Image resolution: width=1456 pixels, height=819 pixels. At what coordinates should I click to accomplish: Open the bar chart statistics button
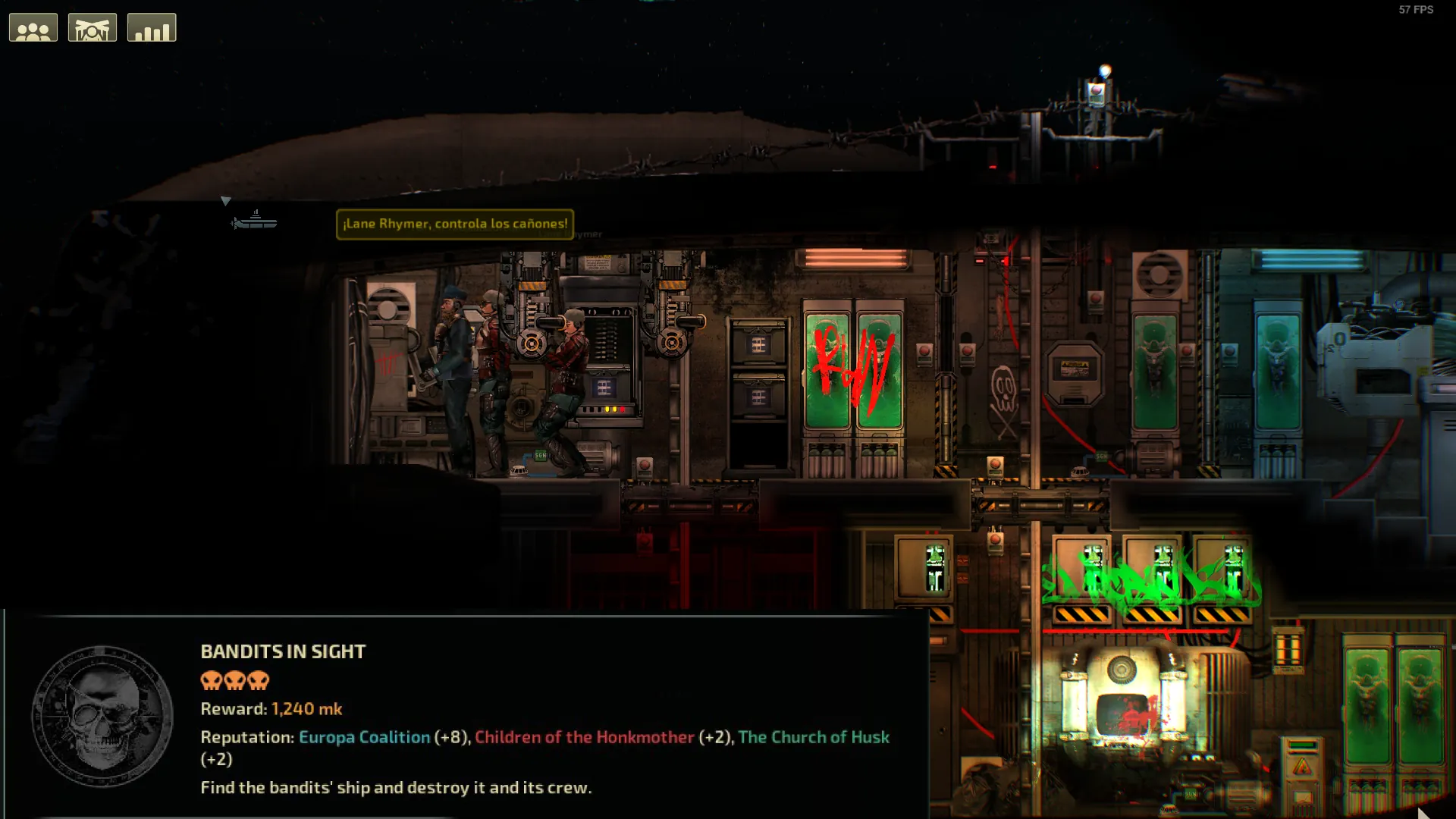point(152,28)
